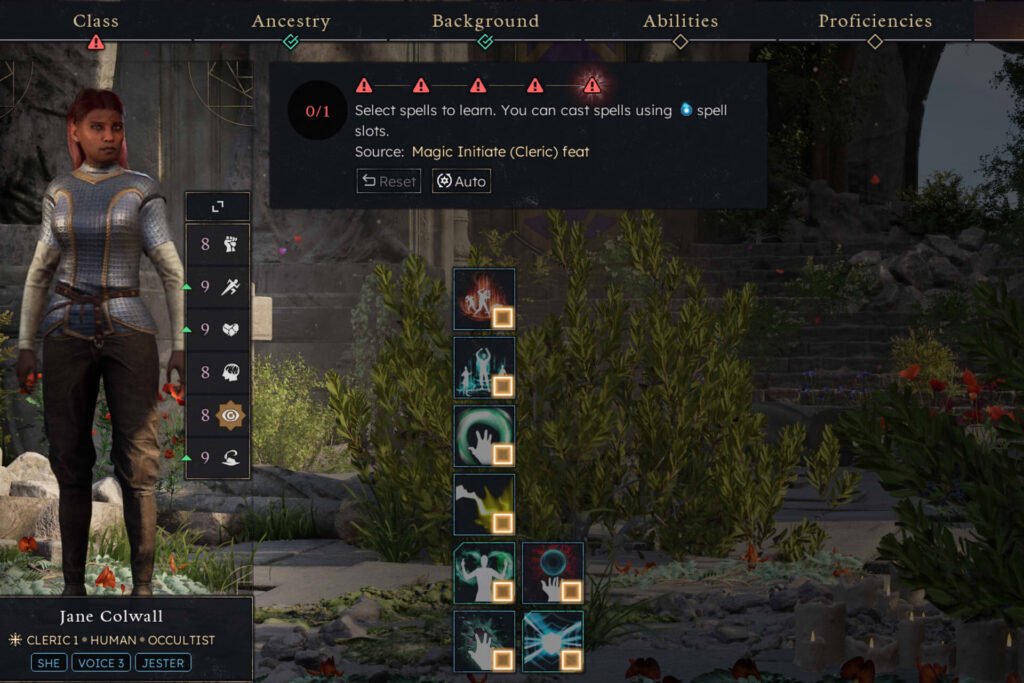1024x683 pixels.
Task: Go to the Background tab
Action: [x=485, y=21]
